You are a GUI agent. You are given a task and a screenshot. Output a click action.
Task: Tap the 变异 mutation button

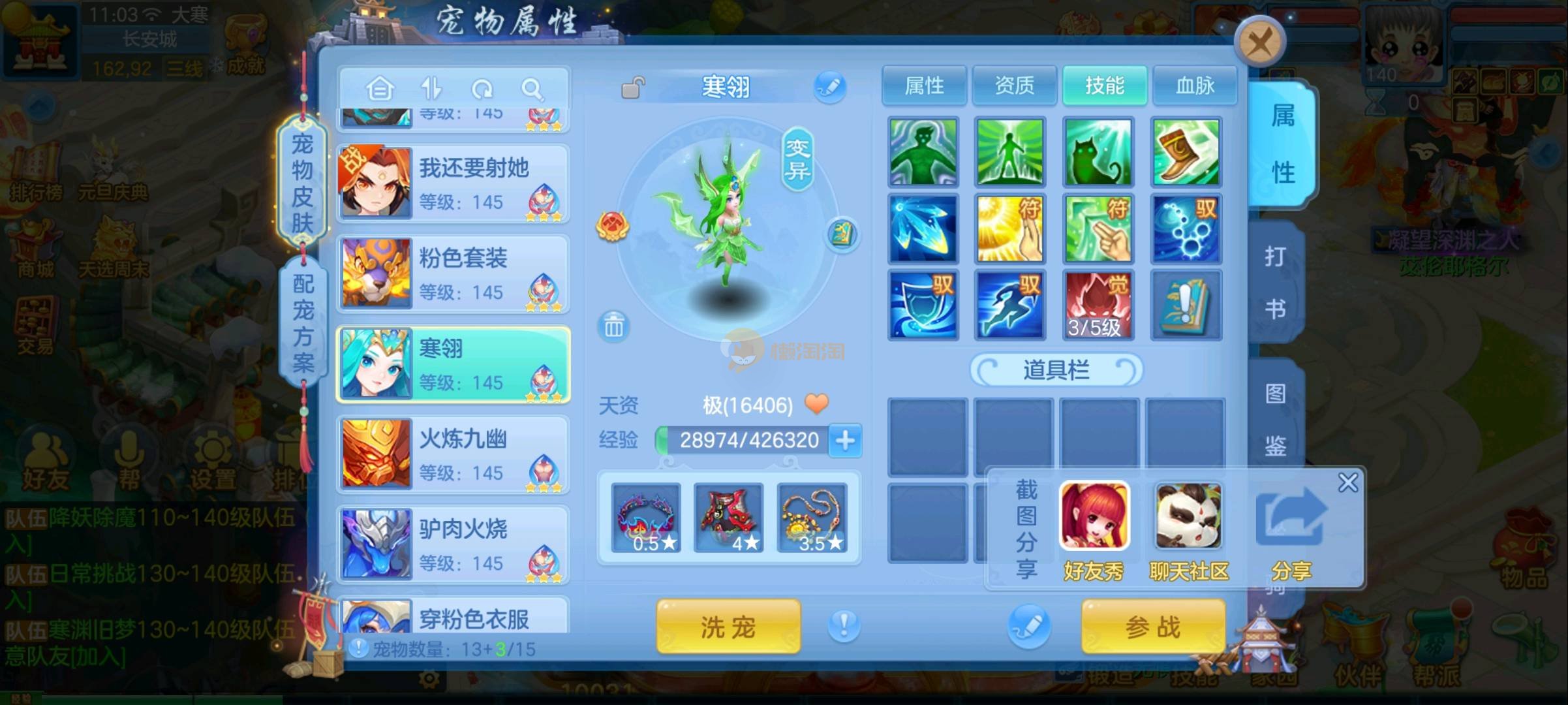(797, 159)
